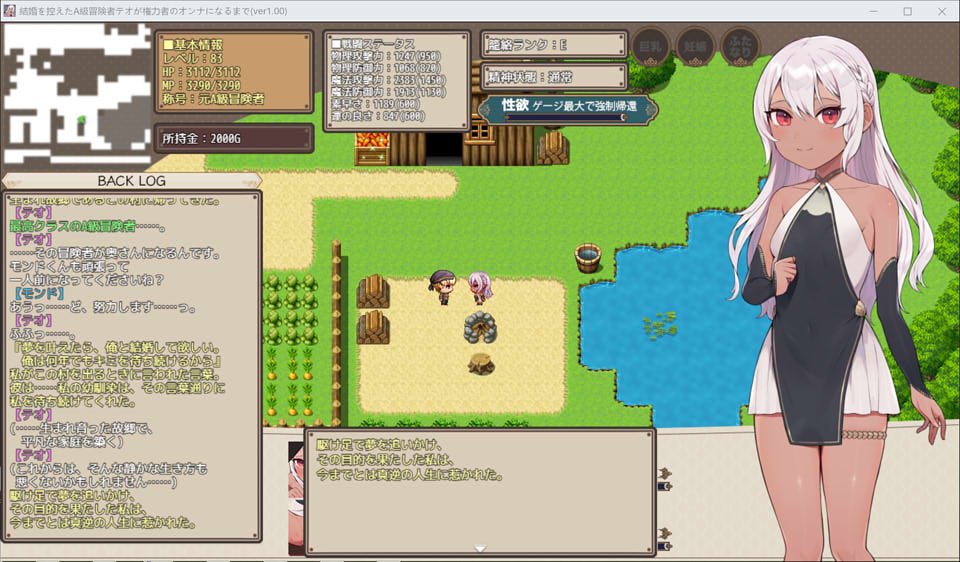Toggle the ふたなり round button
Screen dimensions: 960x562
tap(740, 46)
